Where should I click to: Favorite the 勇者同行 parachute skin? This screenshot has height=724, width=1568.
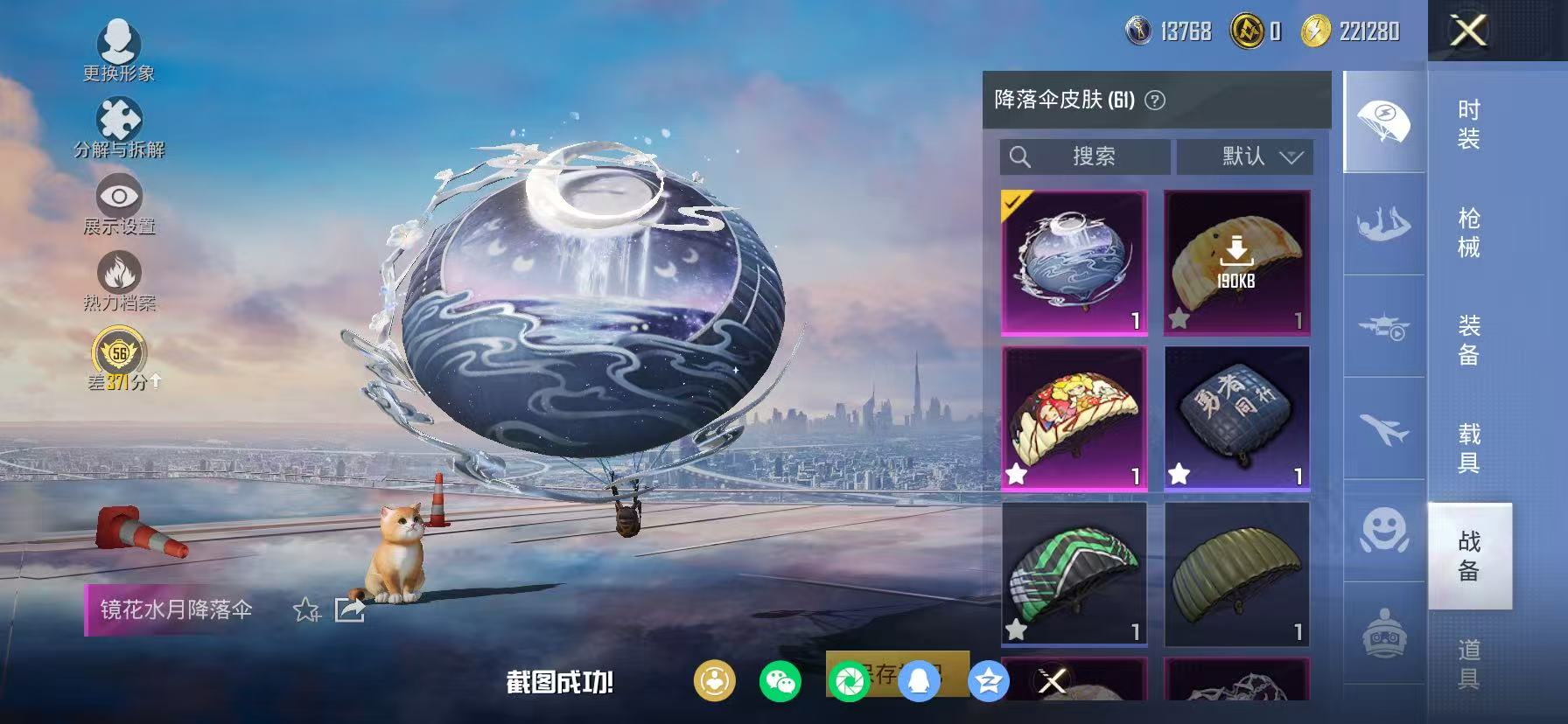click(x=1177, y=475)
